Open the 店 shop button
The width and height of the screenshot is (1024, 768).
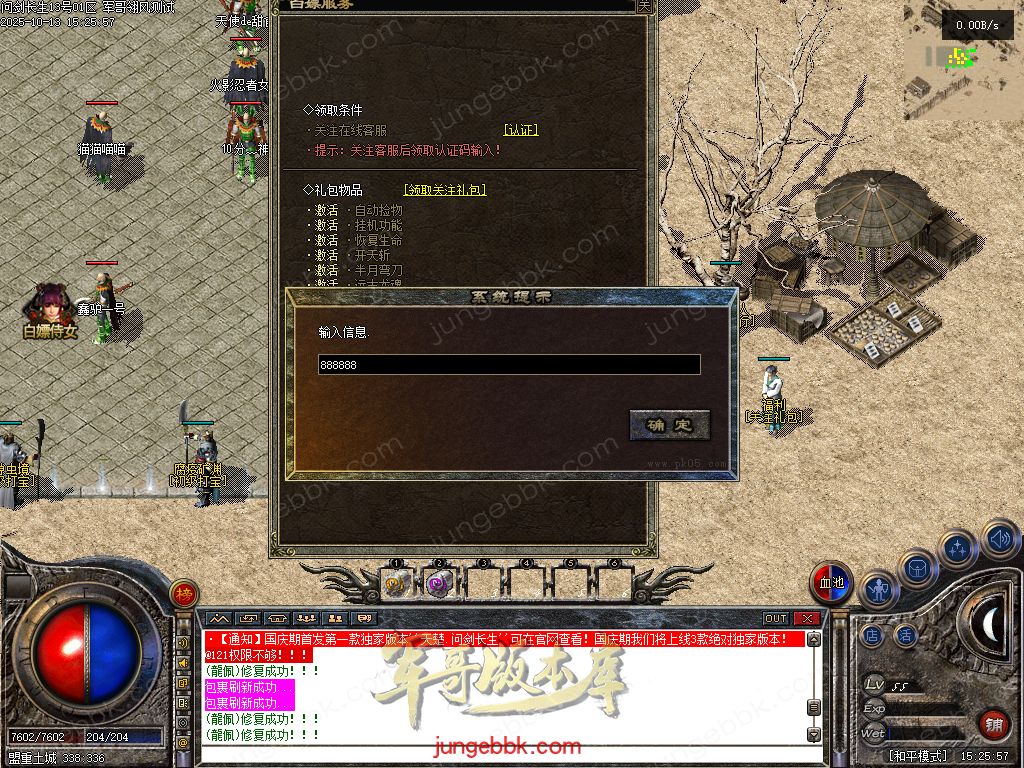pos(872,634)
